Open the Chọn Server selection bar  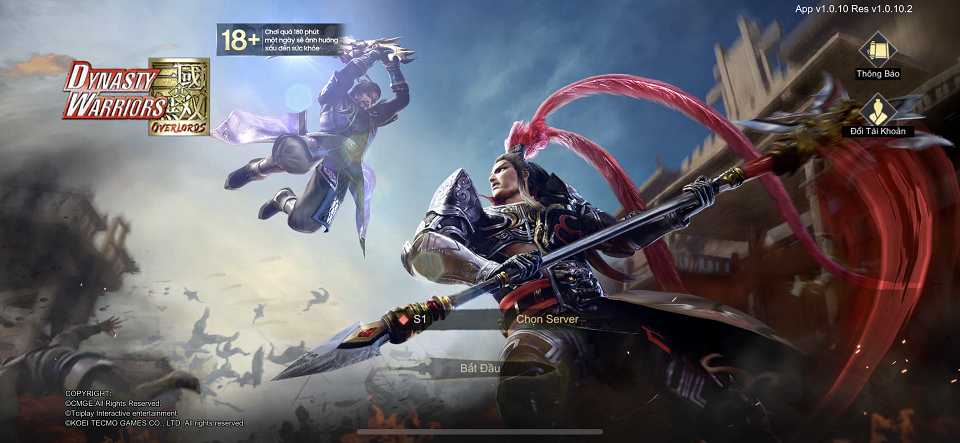[546, 319]
